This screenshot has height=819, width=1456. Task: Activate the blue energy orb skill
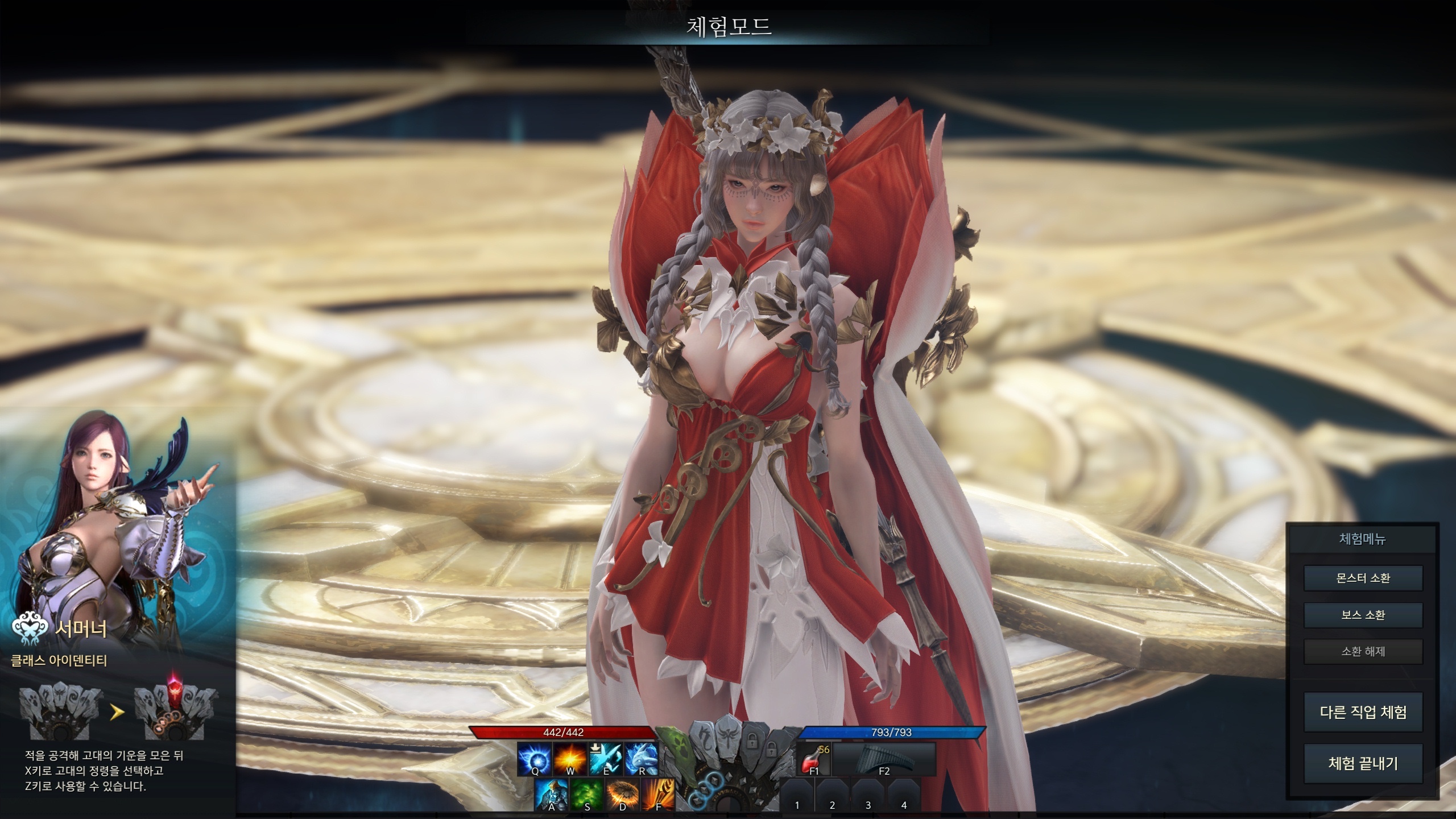click(x=535, y=759)
